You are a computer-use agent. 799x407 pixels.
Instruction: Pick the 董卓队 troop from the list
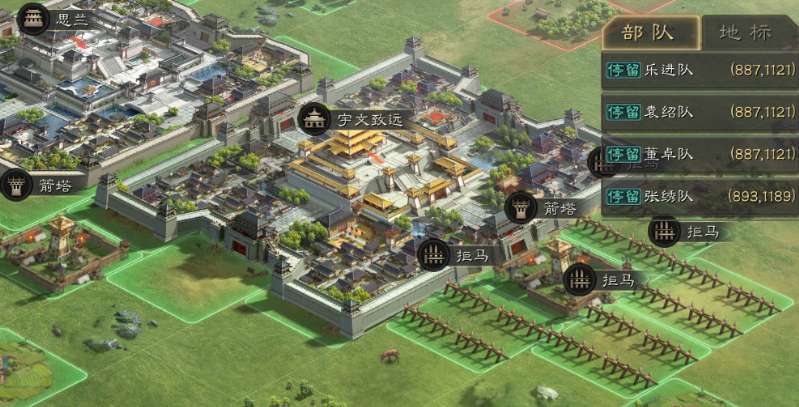[x=699, y=154]
